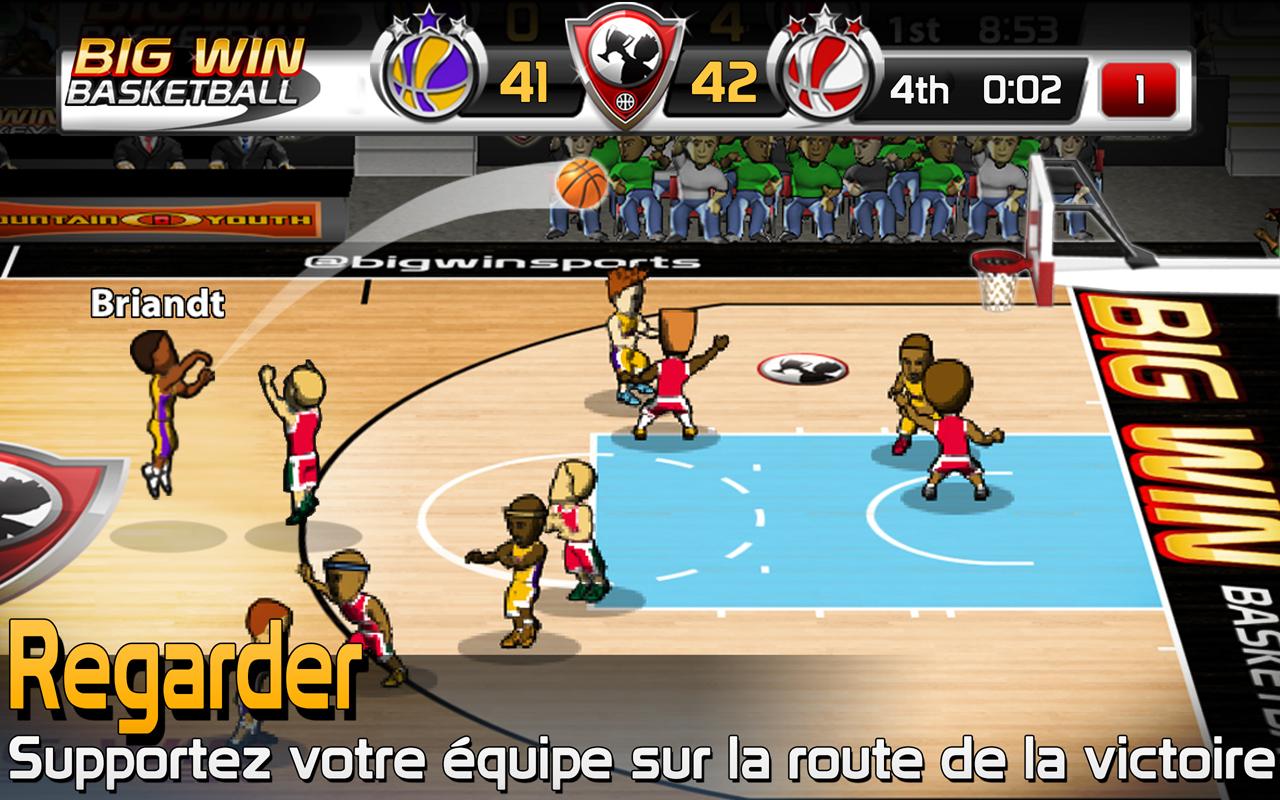The image size is (1280, 800).
Task: Click the stars above the red team crest
Action: click(x=827, y=18)
